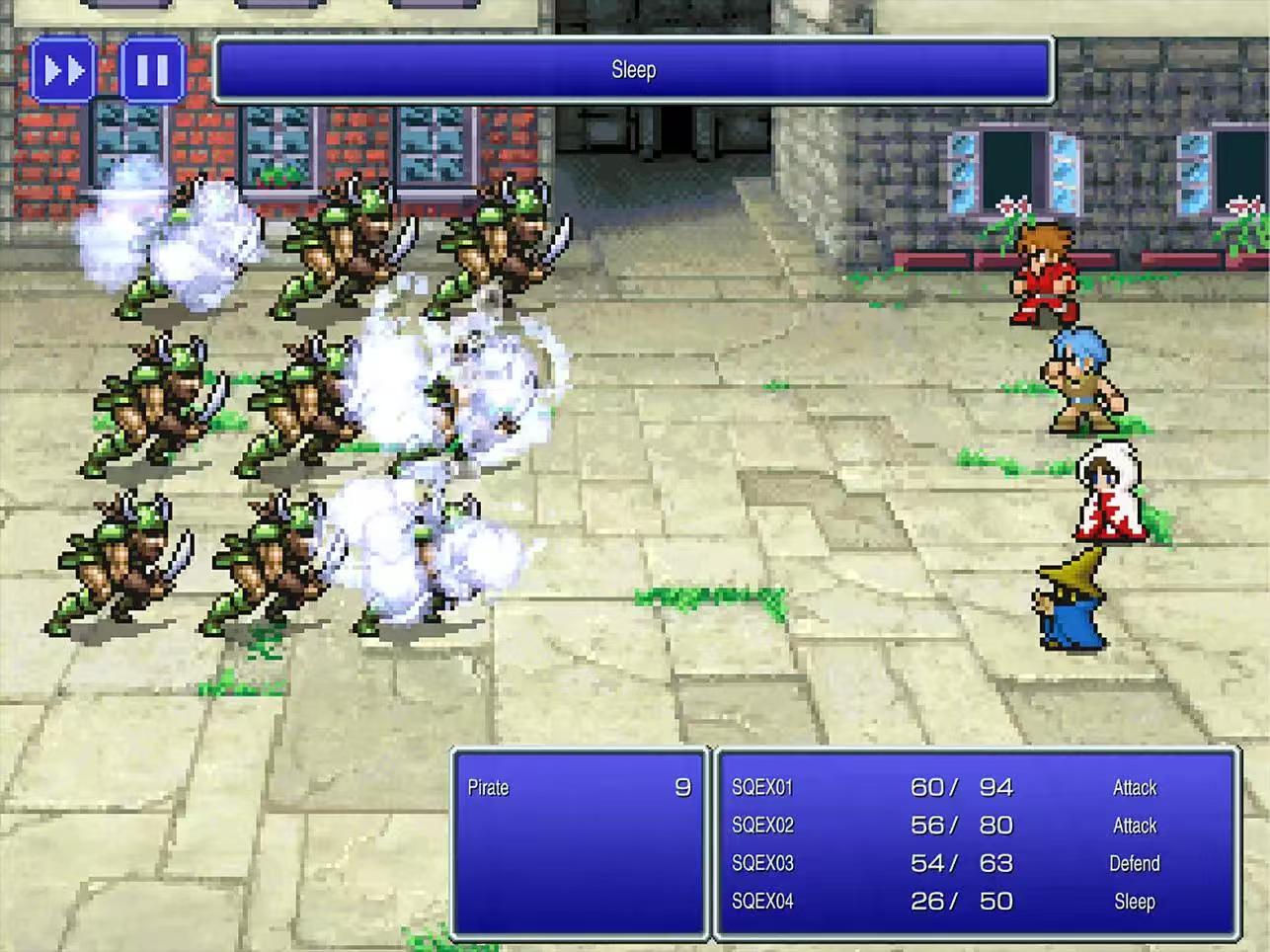This screenshot has width=1270, height=952.
Task: Pick SQEX04's row in the party panel
Action: [976, 902]
